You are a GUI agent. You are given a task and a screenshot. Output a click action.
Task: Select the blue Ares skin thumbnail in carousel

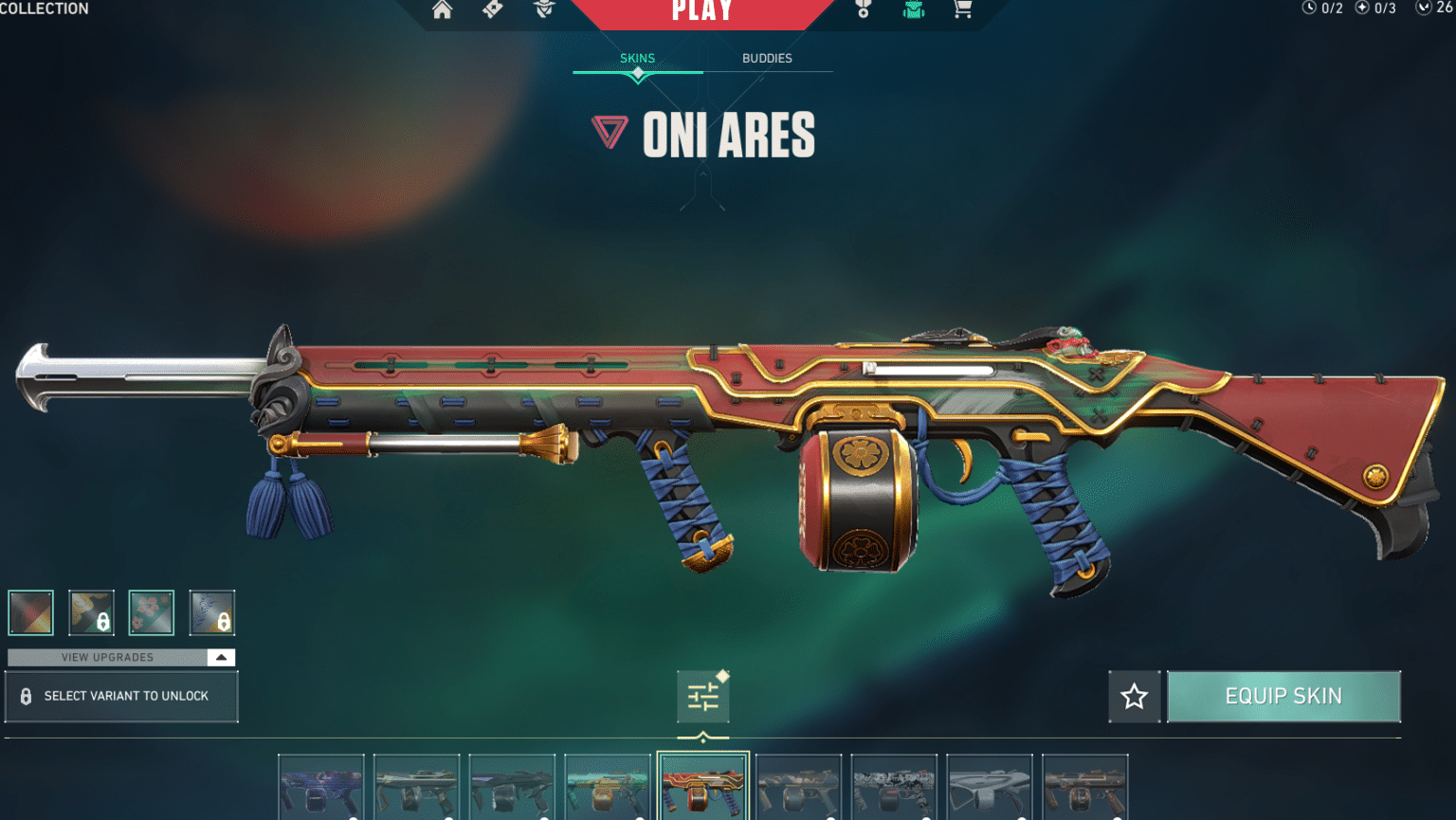[x=321, y=787]
